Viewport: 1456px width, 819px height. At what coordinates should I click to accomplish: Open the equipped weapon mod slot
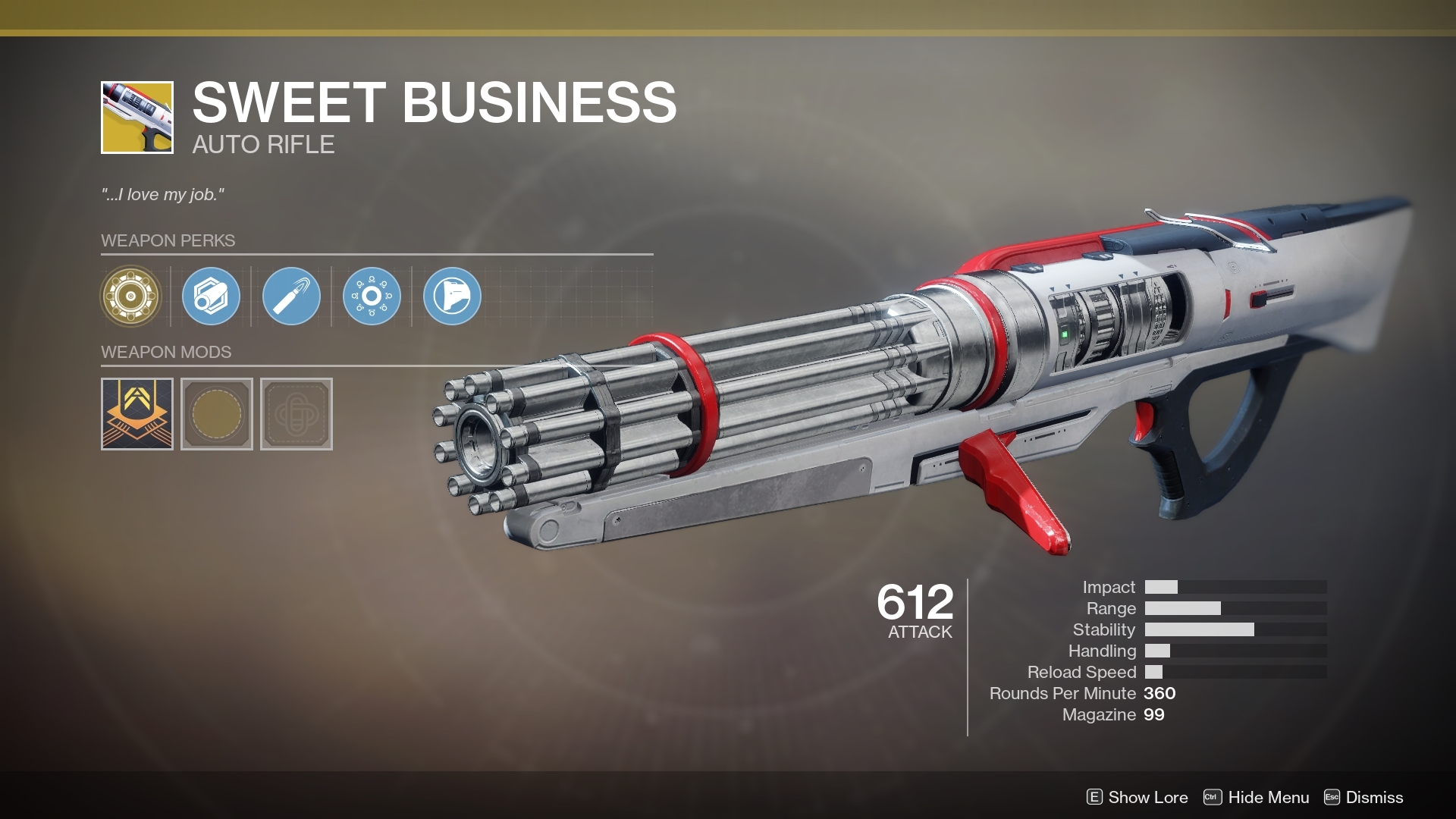[x=136, y=413]
